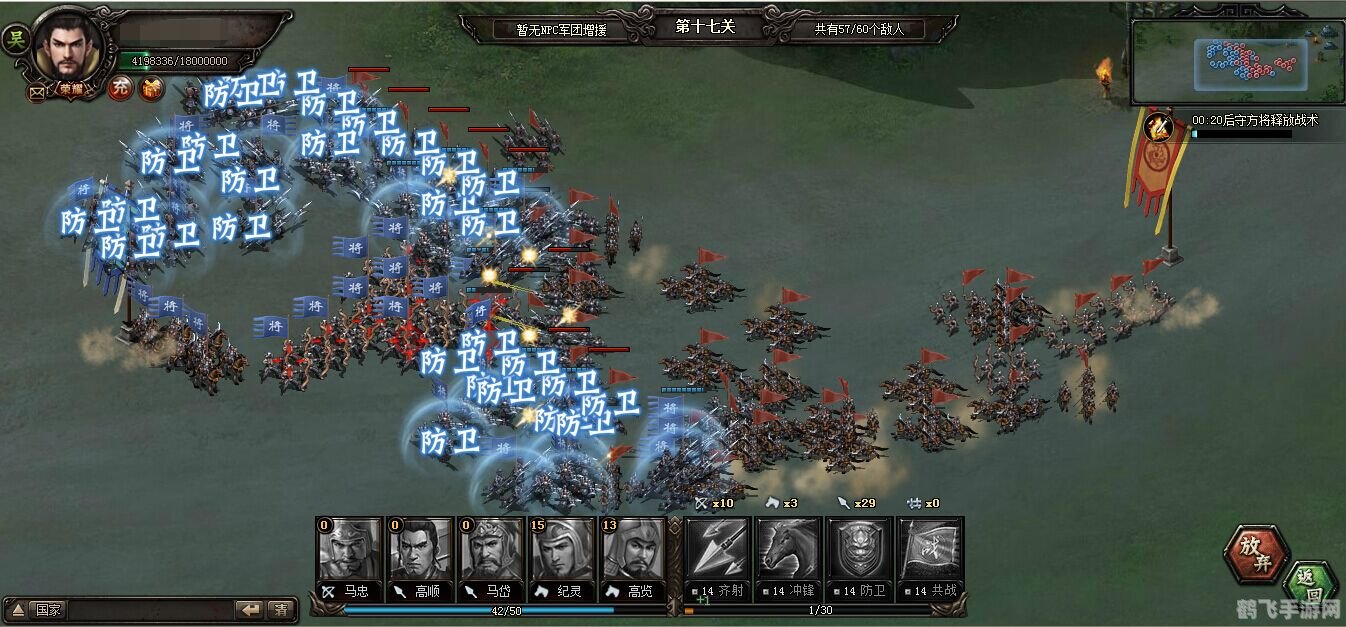
Task: Trigger the 共战 battle flag tactic
Action: pyautogui.click(x=930, y=551)
